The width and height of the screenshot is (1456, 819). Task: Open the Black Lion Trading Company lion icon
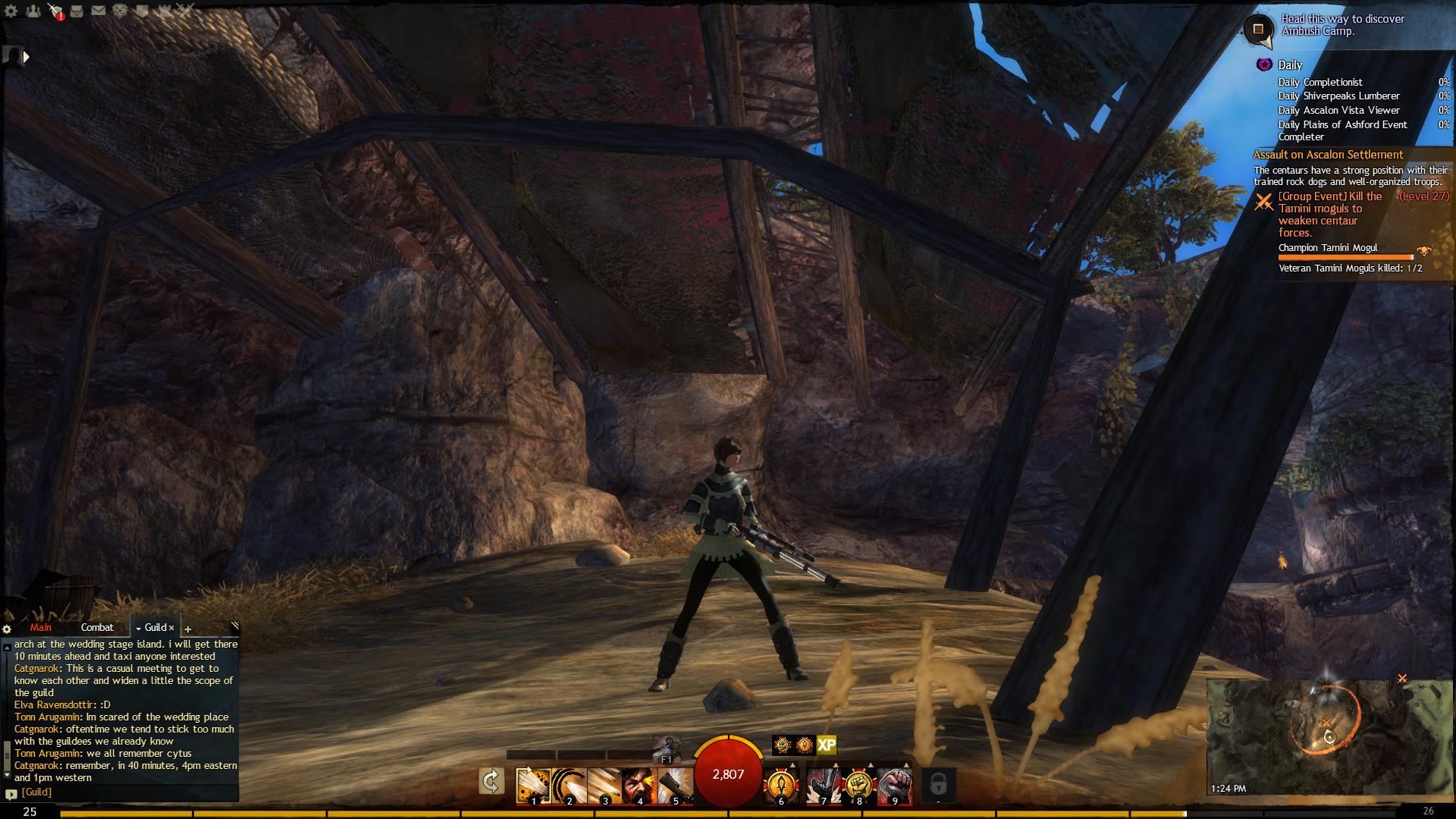click(121, 11)
